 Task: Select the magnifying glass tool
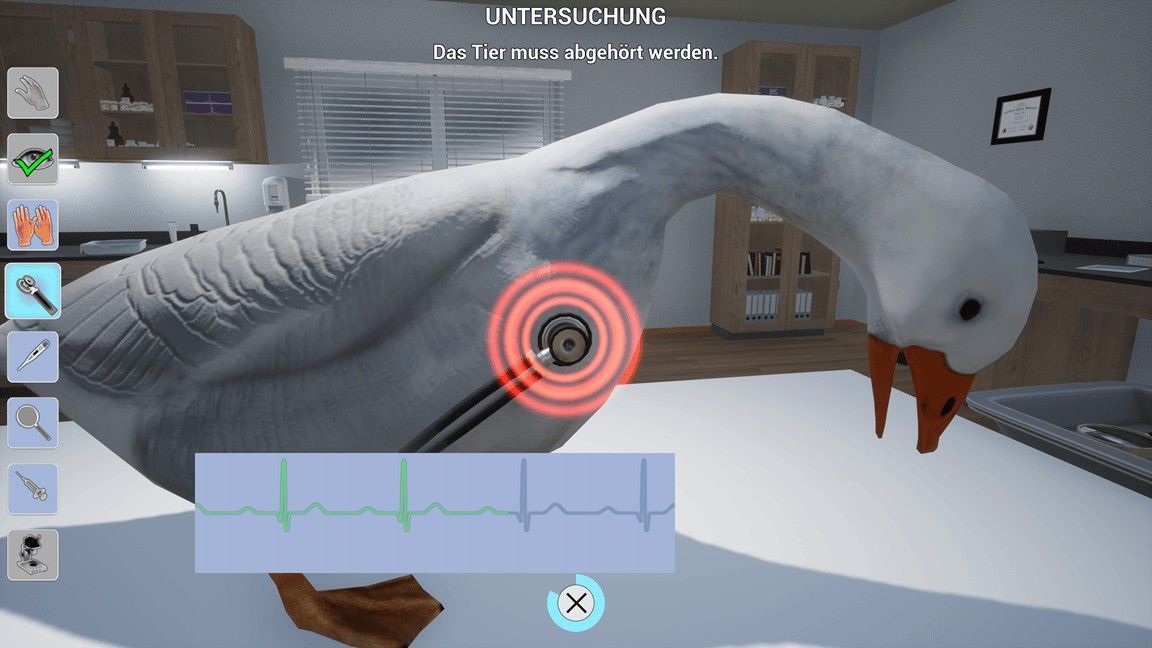(33, 423)
